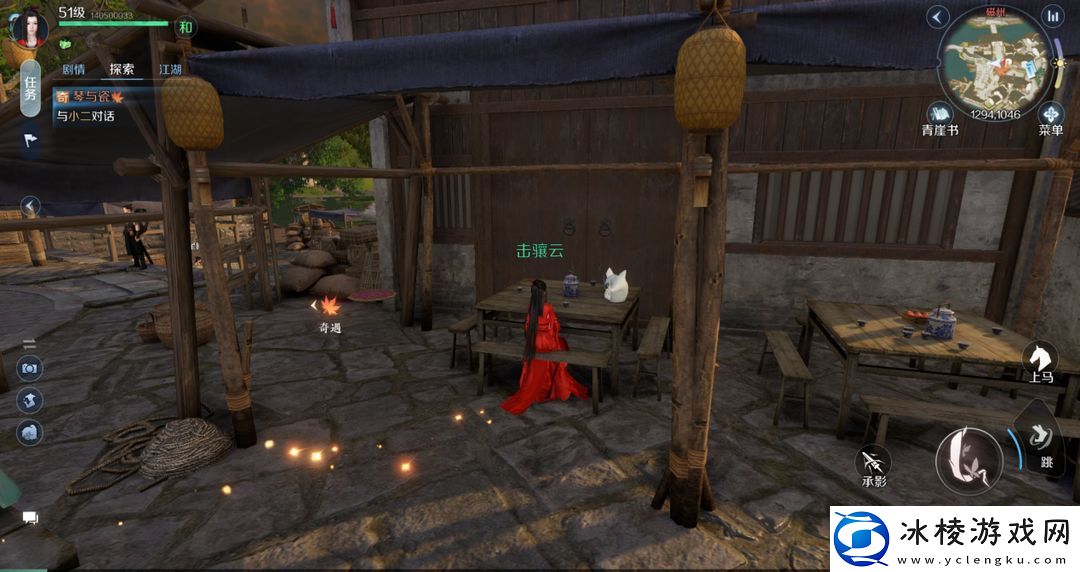Select the 探索 exploration tab

coord(122,70)
